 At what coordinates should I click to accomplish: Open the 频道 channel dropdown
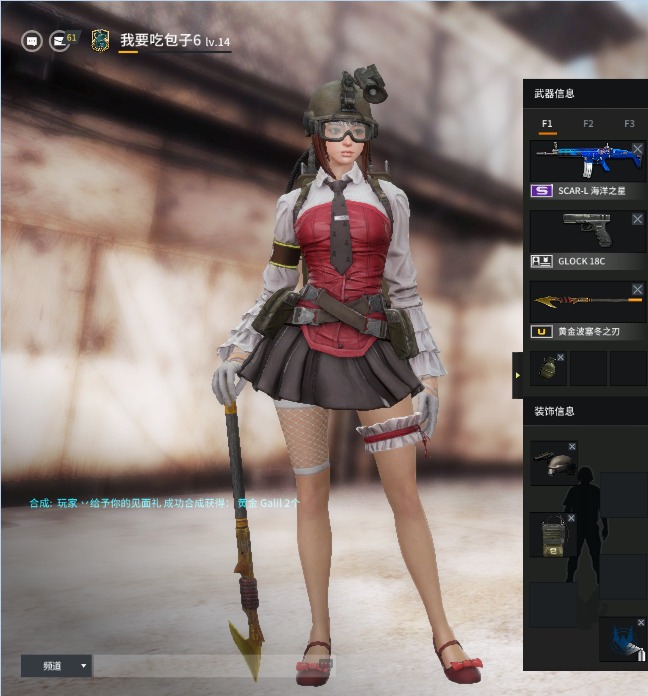(x=56, y=665)
